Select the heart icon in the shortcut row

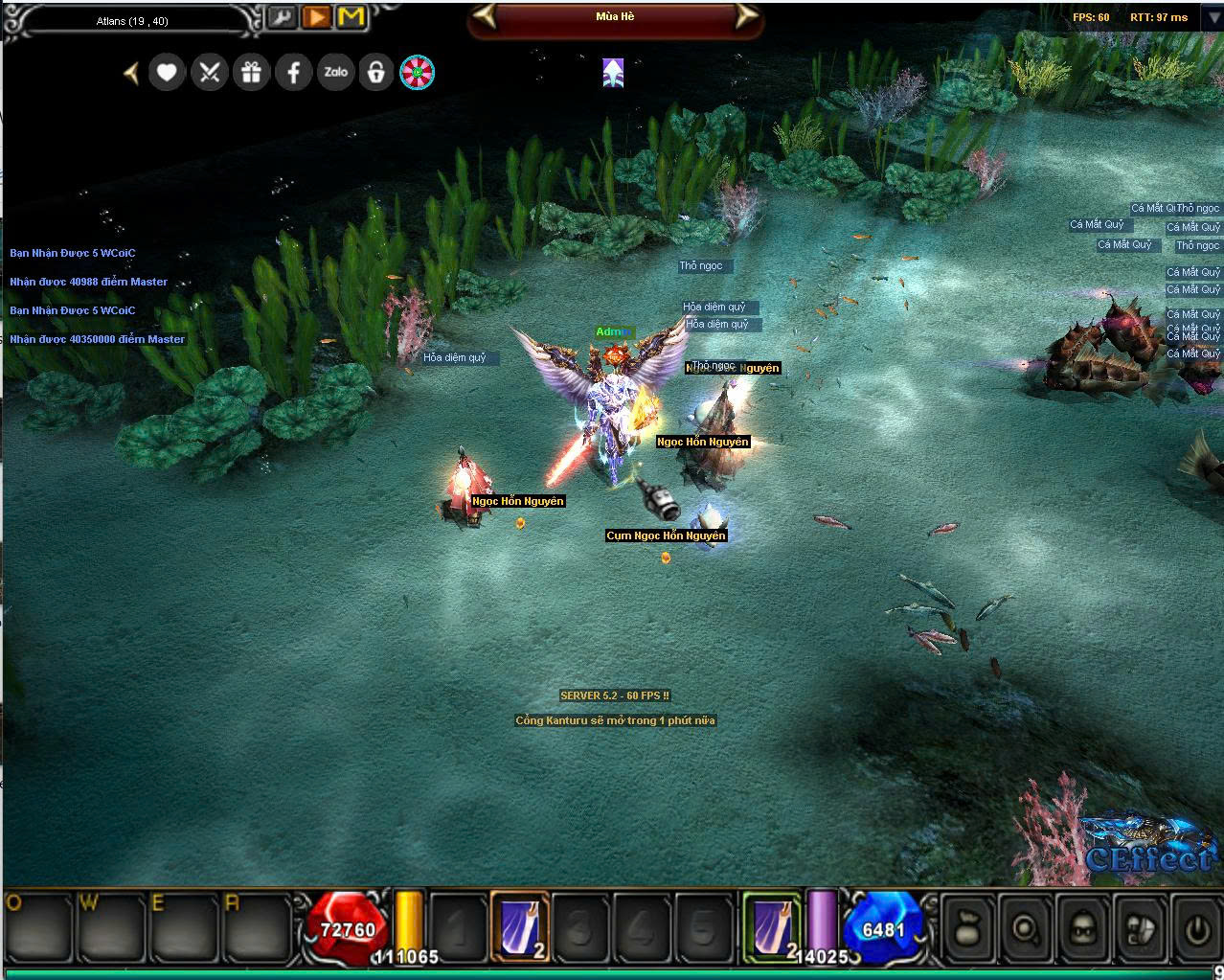click(x=167, y=72)
